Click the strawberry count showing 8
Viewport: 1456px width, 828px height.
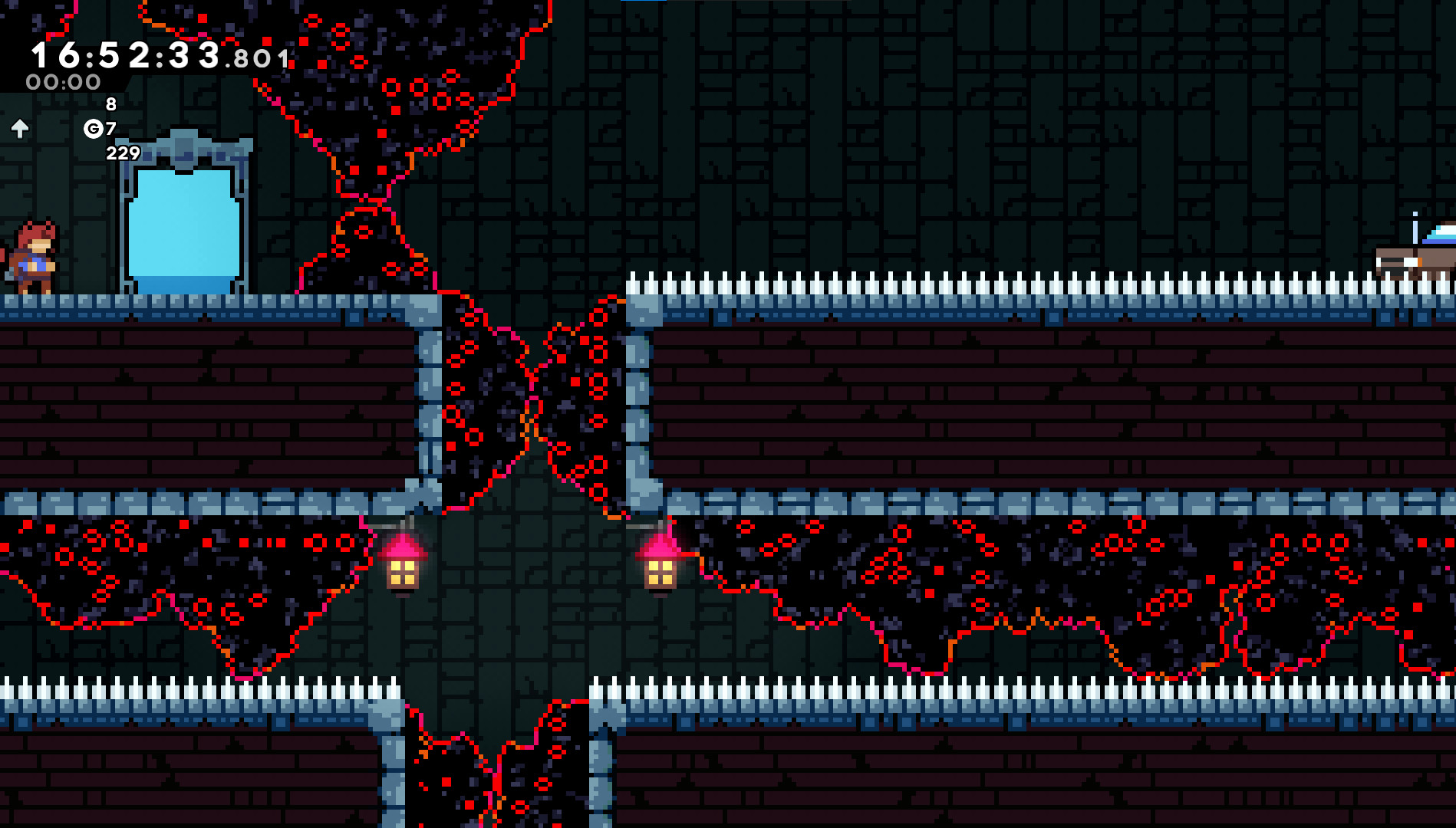pos(110,103)
